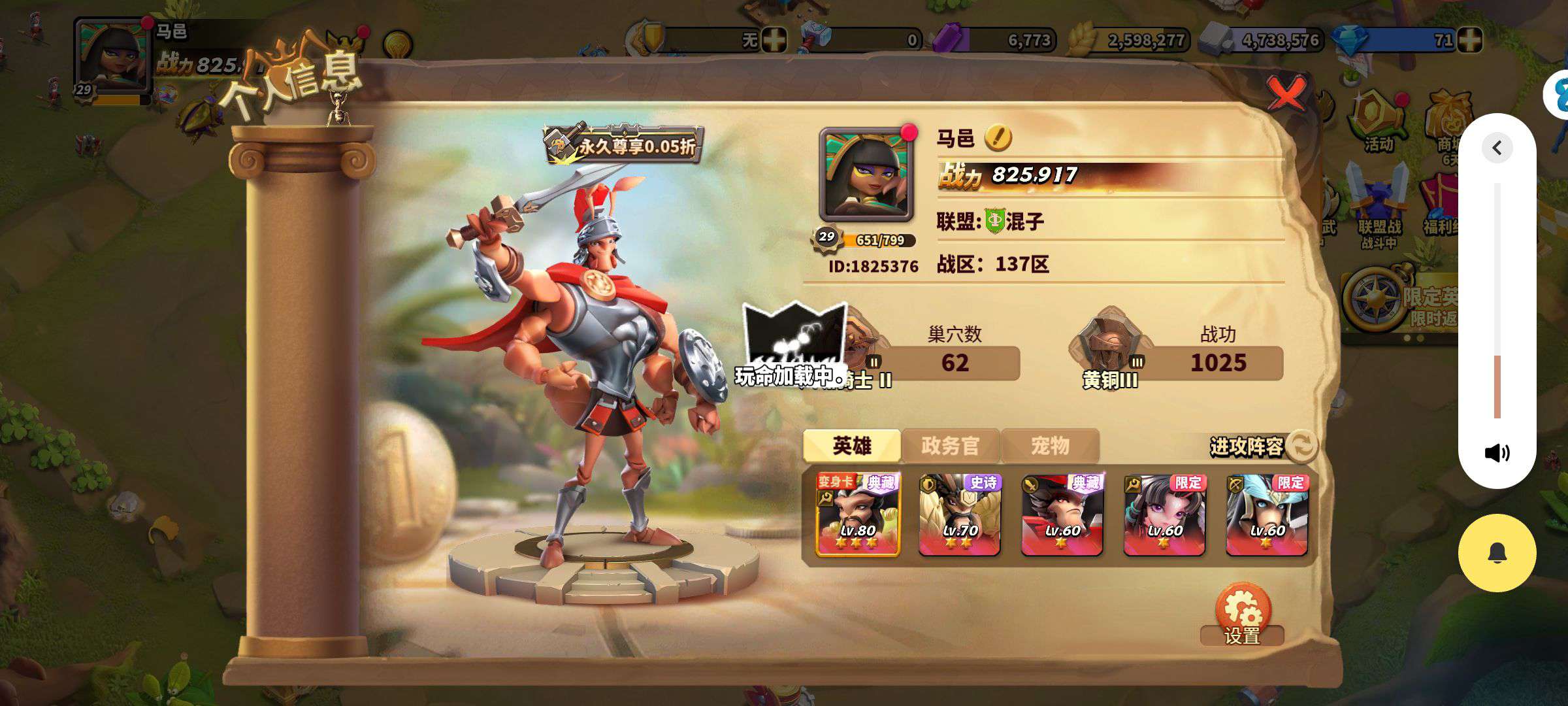Toggle the 进攻阵容 lineup swap button
Screen dimensions: 1568x706
click(x=1301, y=446)
